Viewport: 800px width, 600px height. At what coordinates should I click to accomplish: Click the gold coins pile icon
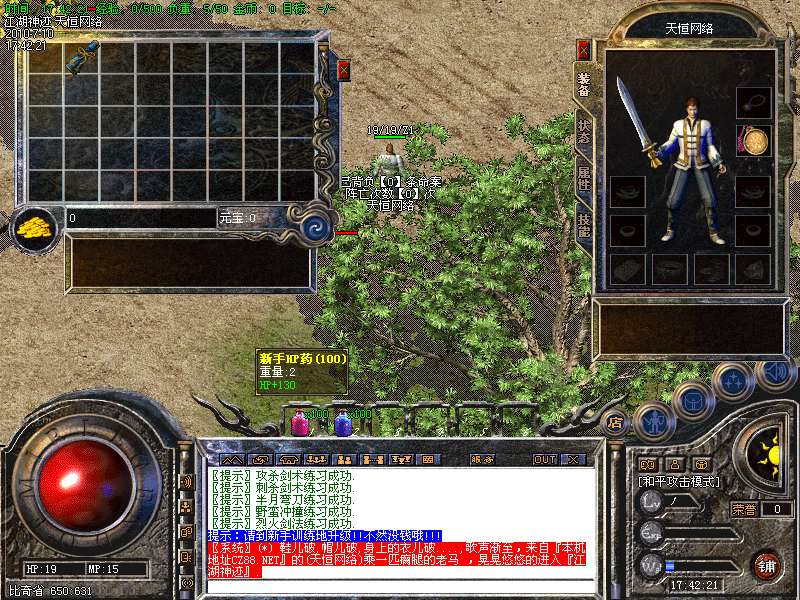[x=36, y=226]
